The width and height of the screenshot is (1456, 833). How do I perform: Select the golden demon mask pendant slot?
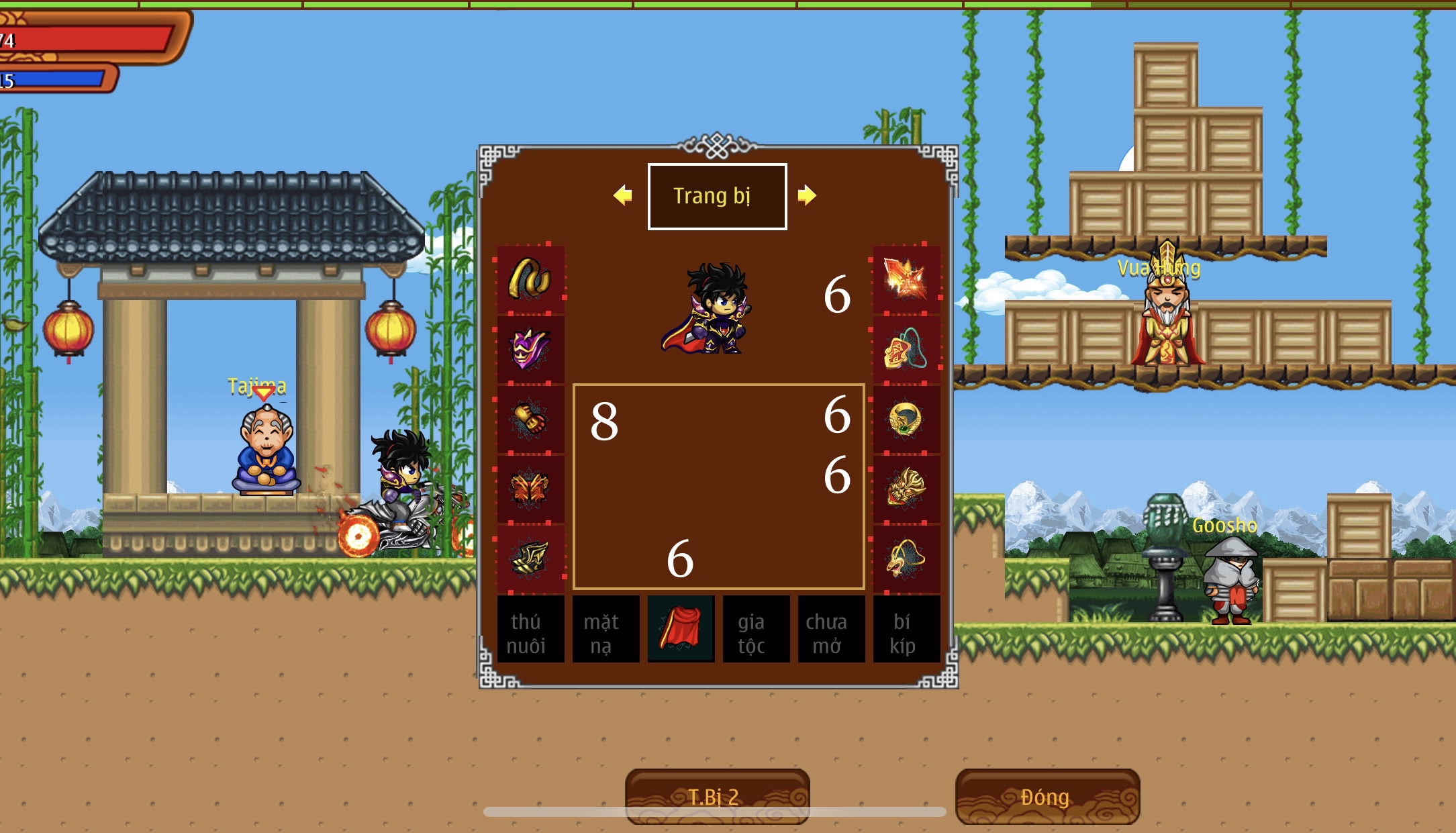906,489
